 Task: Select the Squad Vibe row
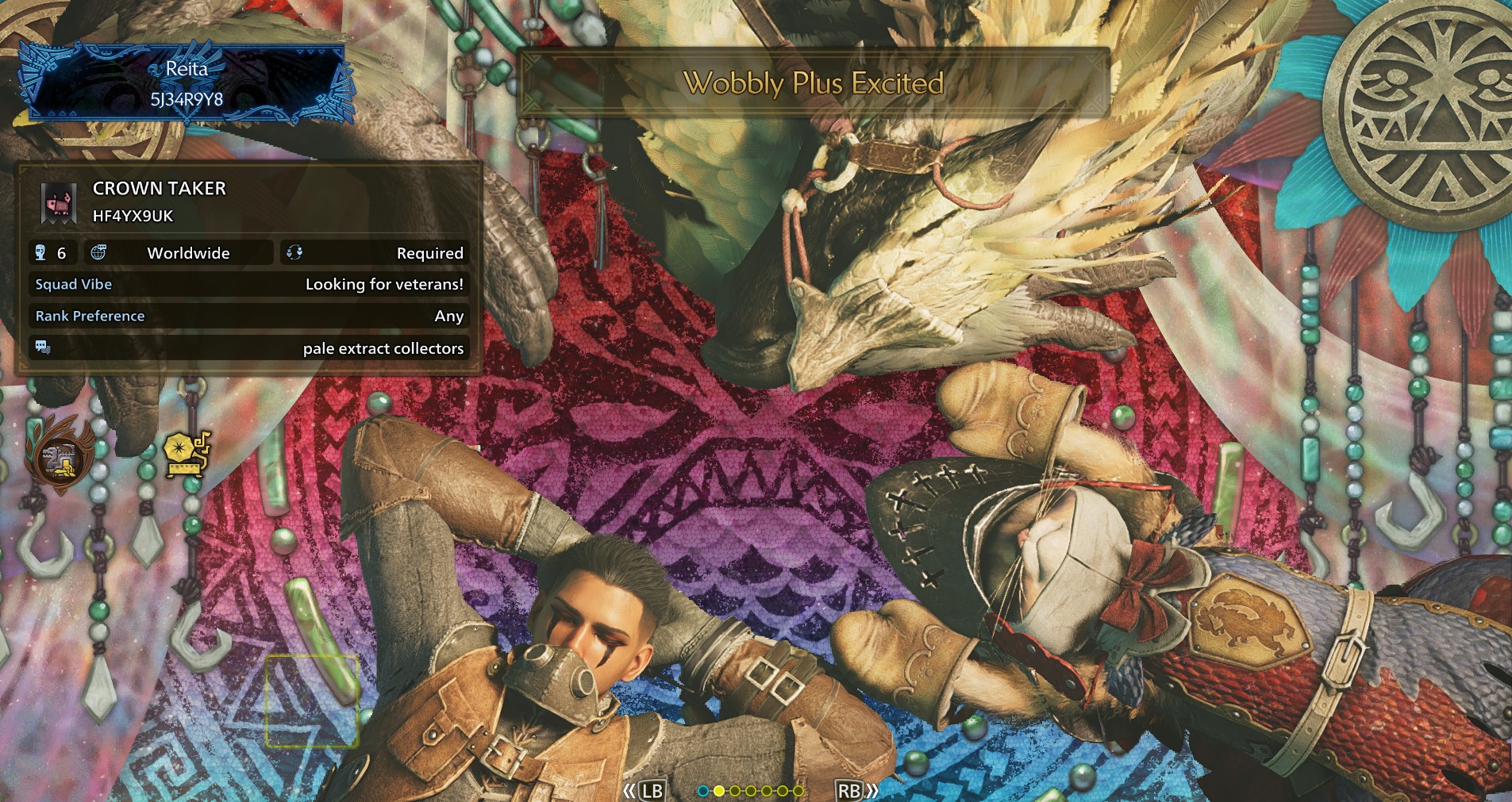(248, 285)
